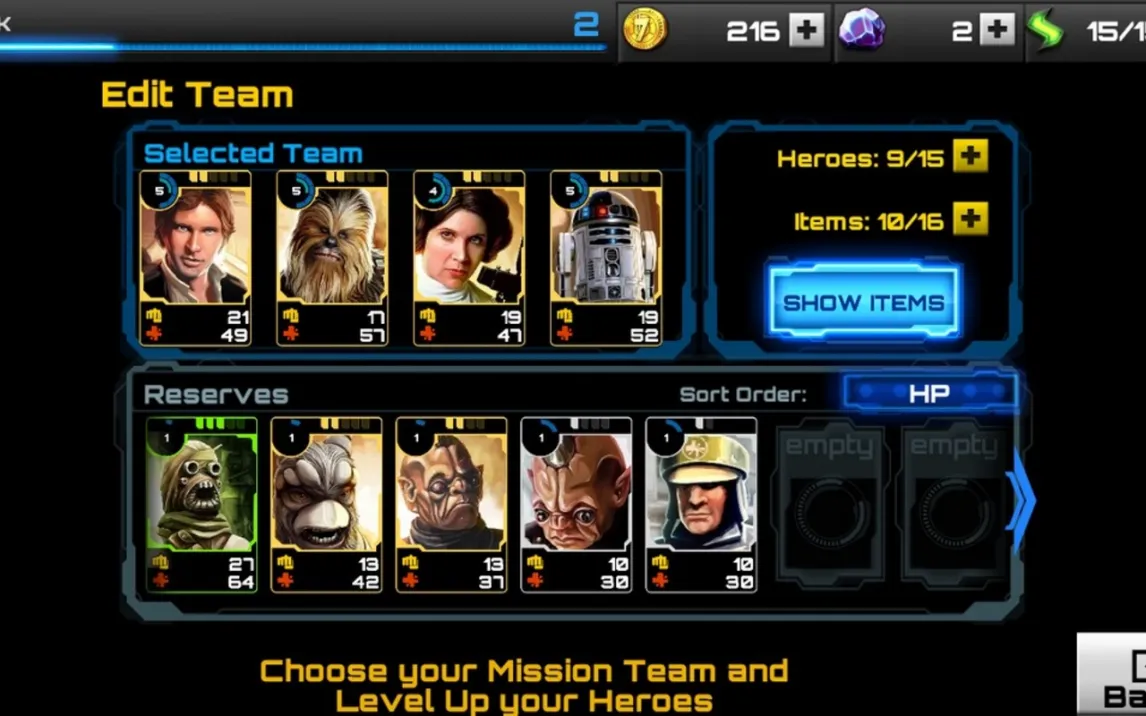Choose the Chewbacca hero card
This screenshot has width=1146, height=716.
(332, 257)
